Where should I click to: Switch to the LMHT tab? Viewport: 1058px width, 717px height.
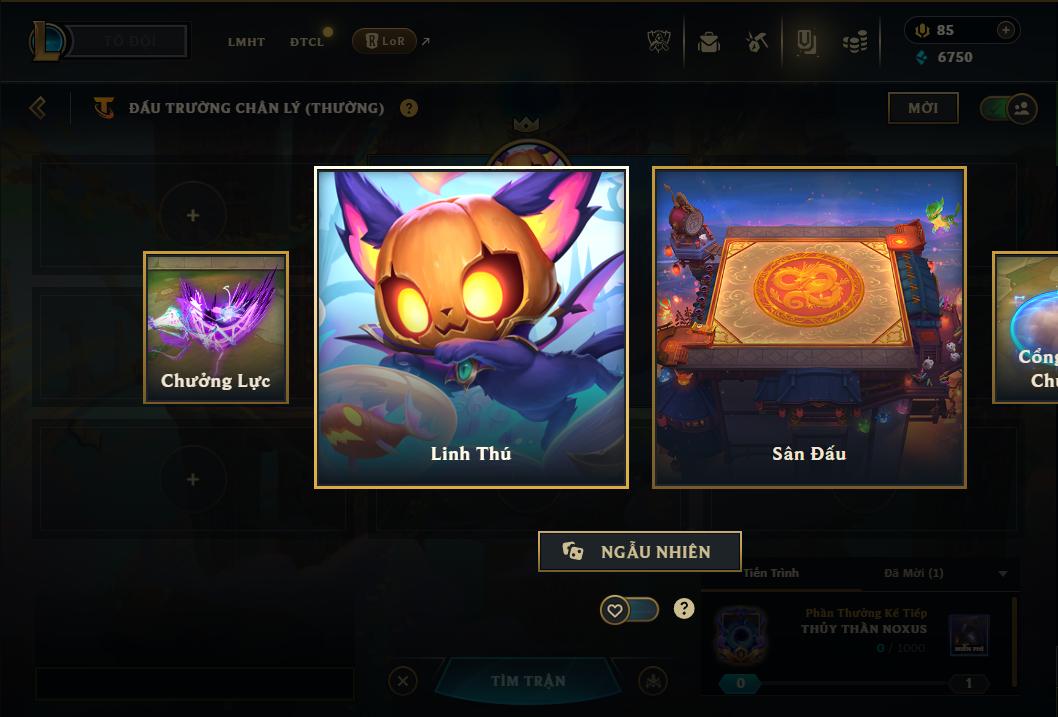246,42
